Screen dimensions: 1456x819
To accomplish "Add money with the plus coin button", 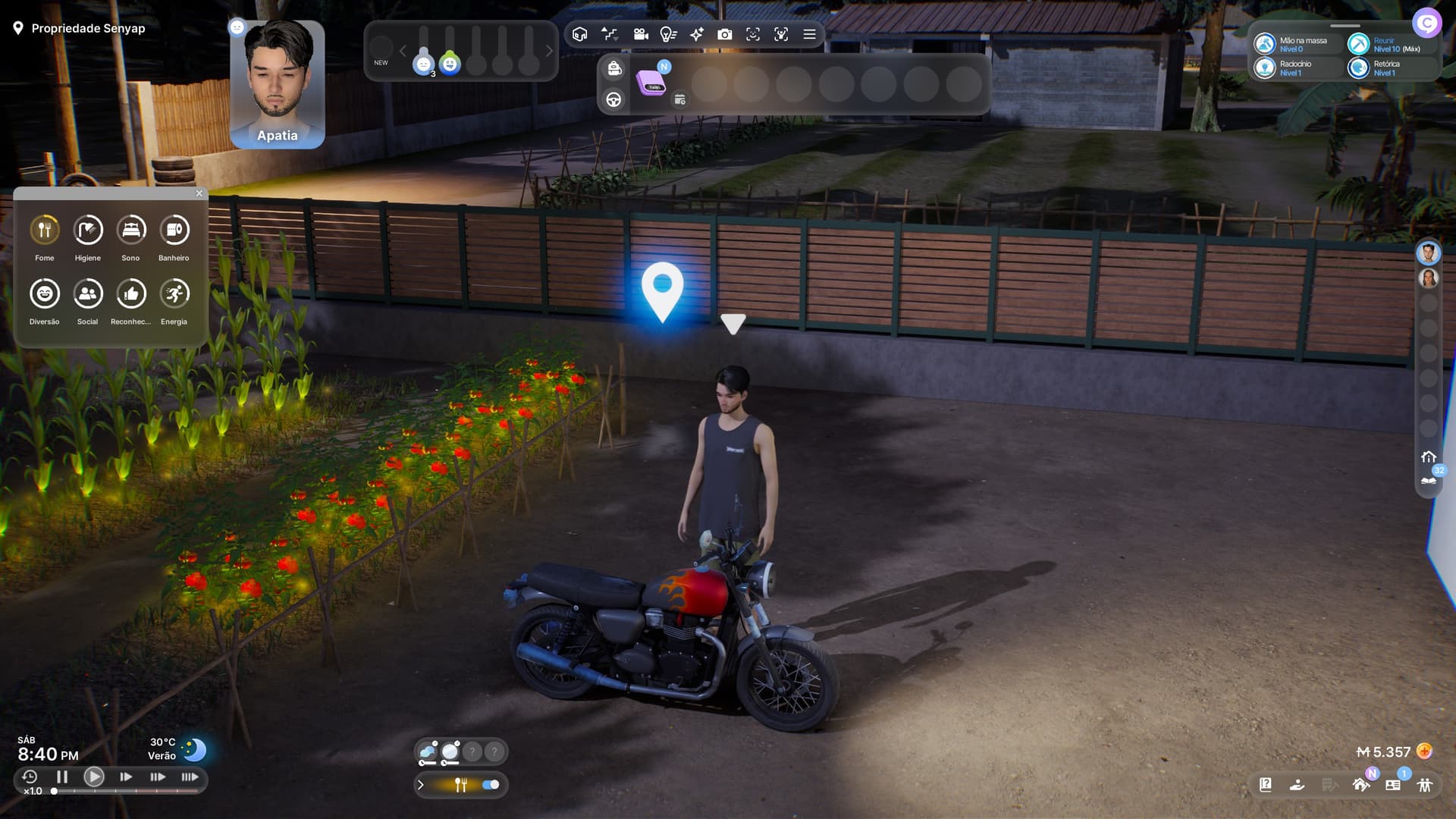I will [1425, 752].
